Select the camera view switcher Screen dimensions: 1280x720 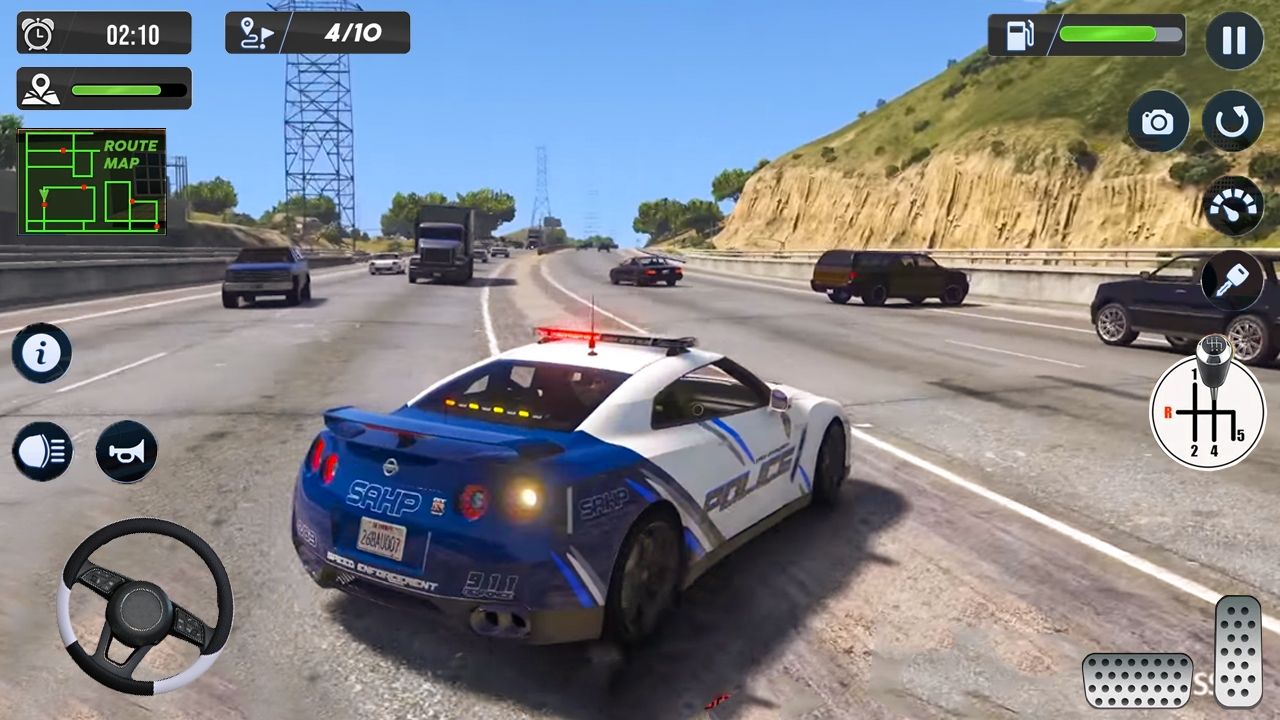tap(1157, 121)
